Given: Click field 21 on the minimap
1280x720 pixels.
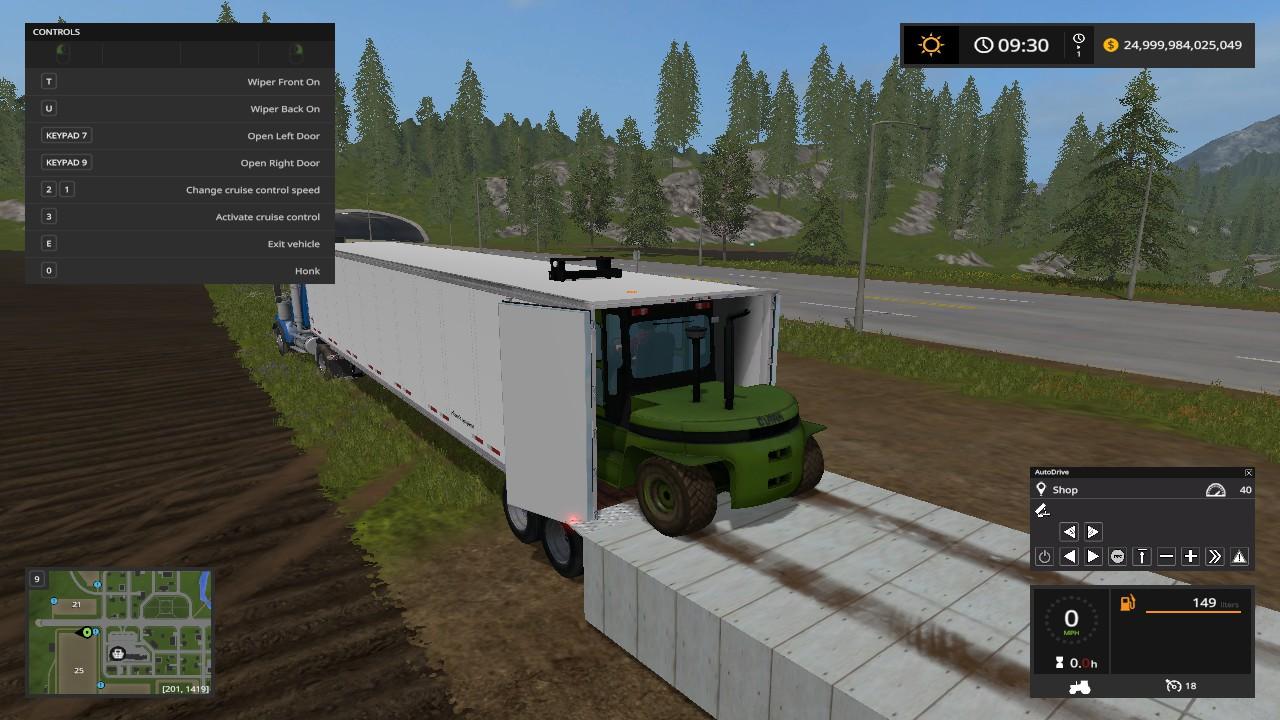Looking at the screenshot, I should click(76, 604).
